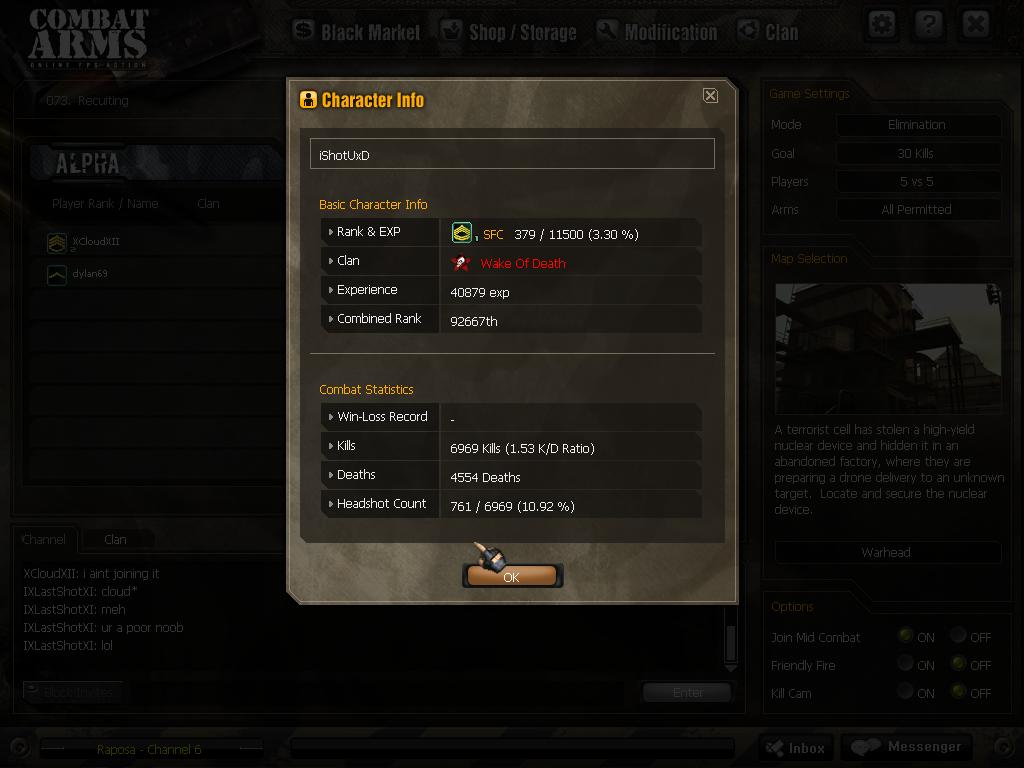This screenshot has height=768, width=1024.
Task: Go to the Modification menu
Action: (x=657, y=31)
